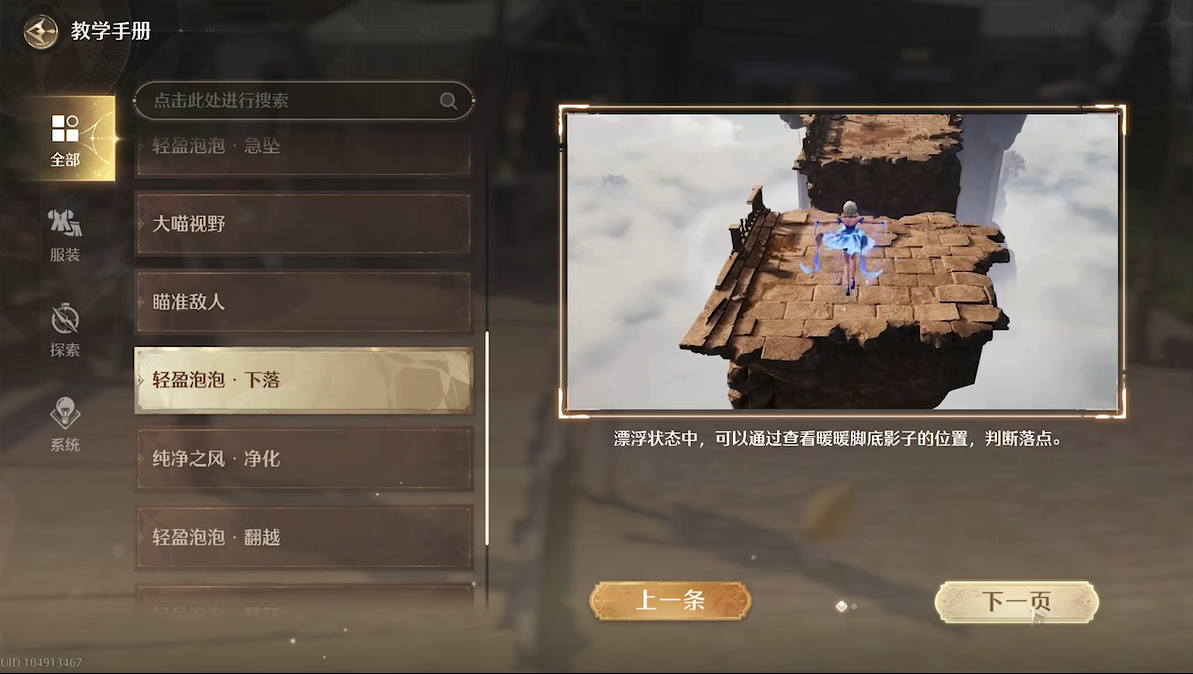Select the highlighted 轻盈泡泡·下落 entry

[303, 380]
